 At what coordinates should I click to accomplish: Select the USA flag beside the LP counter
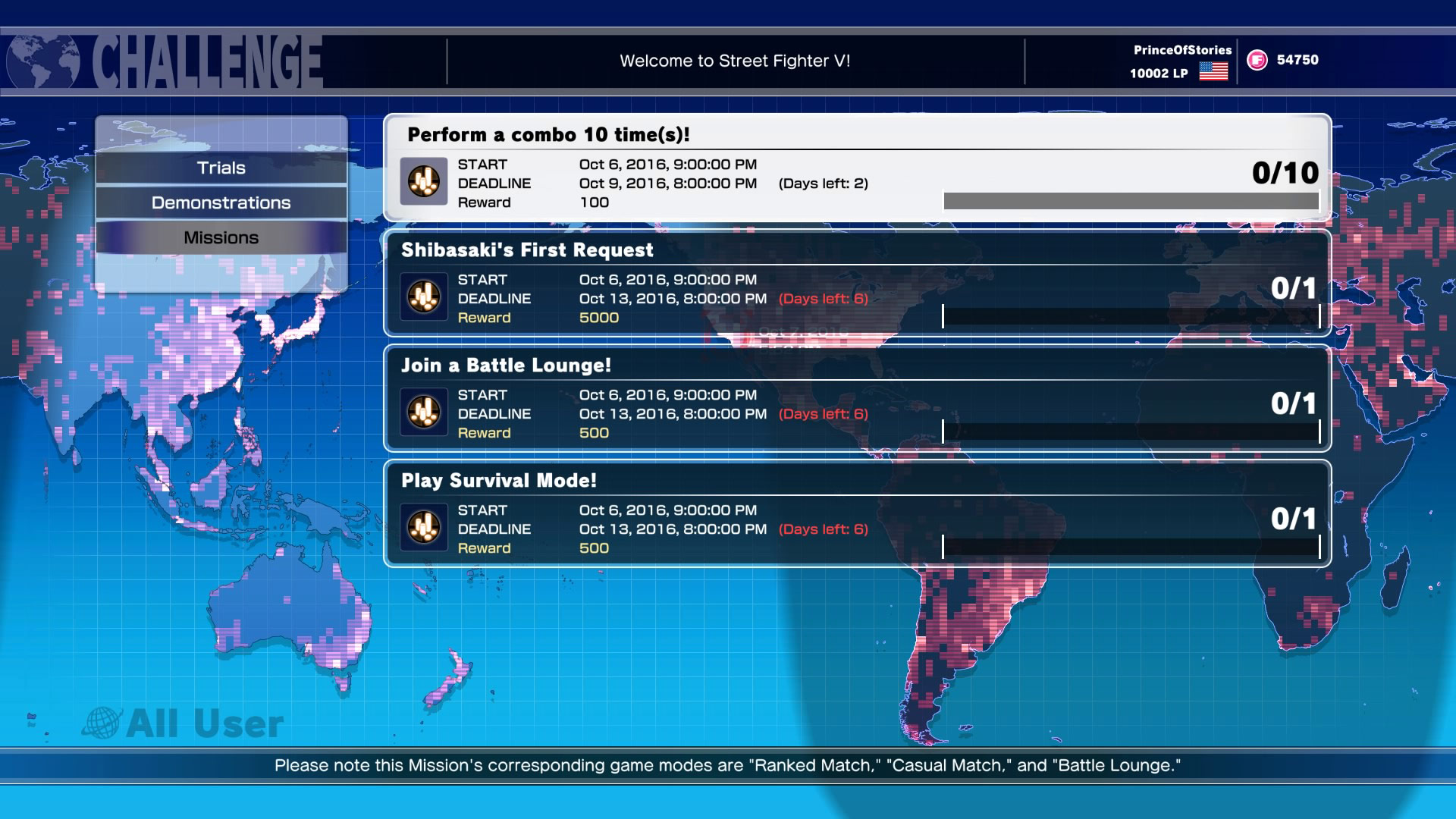pos(1214,74)
